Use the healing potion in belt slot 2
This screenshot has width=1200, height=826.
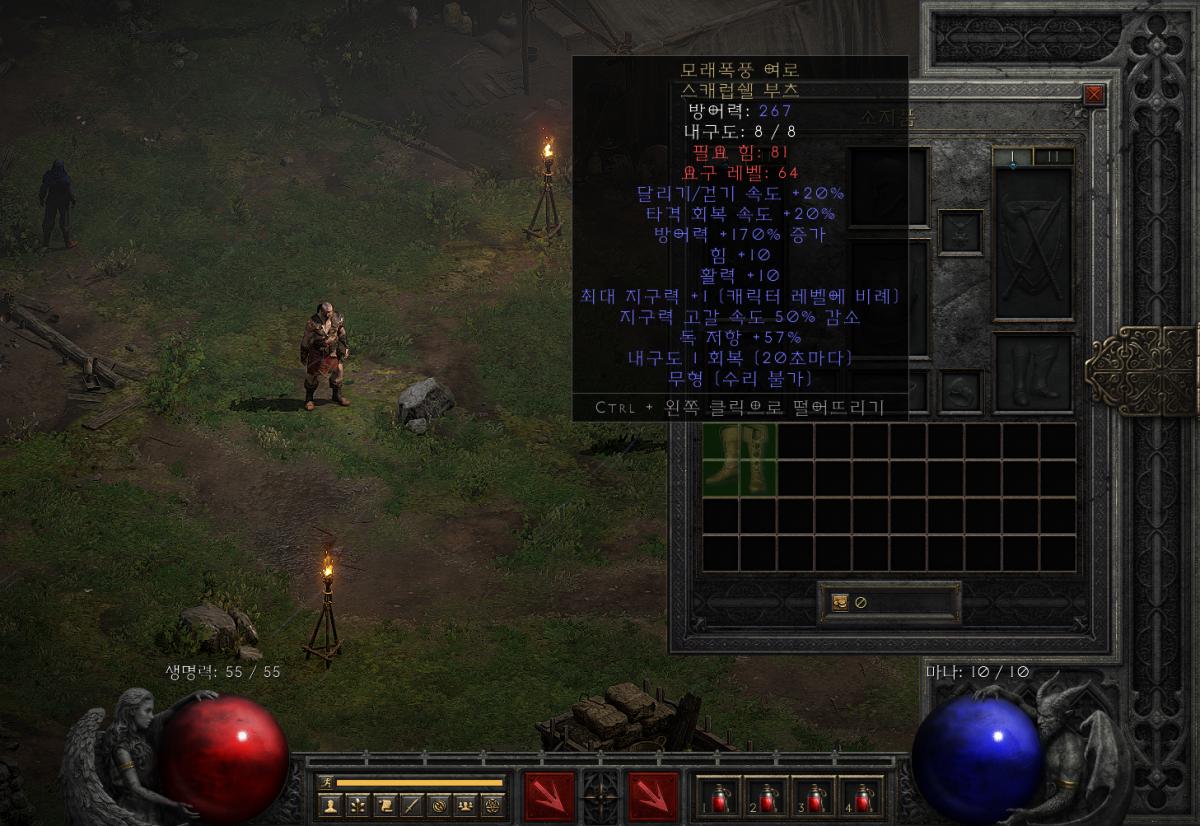pos(767,797)
